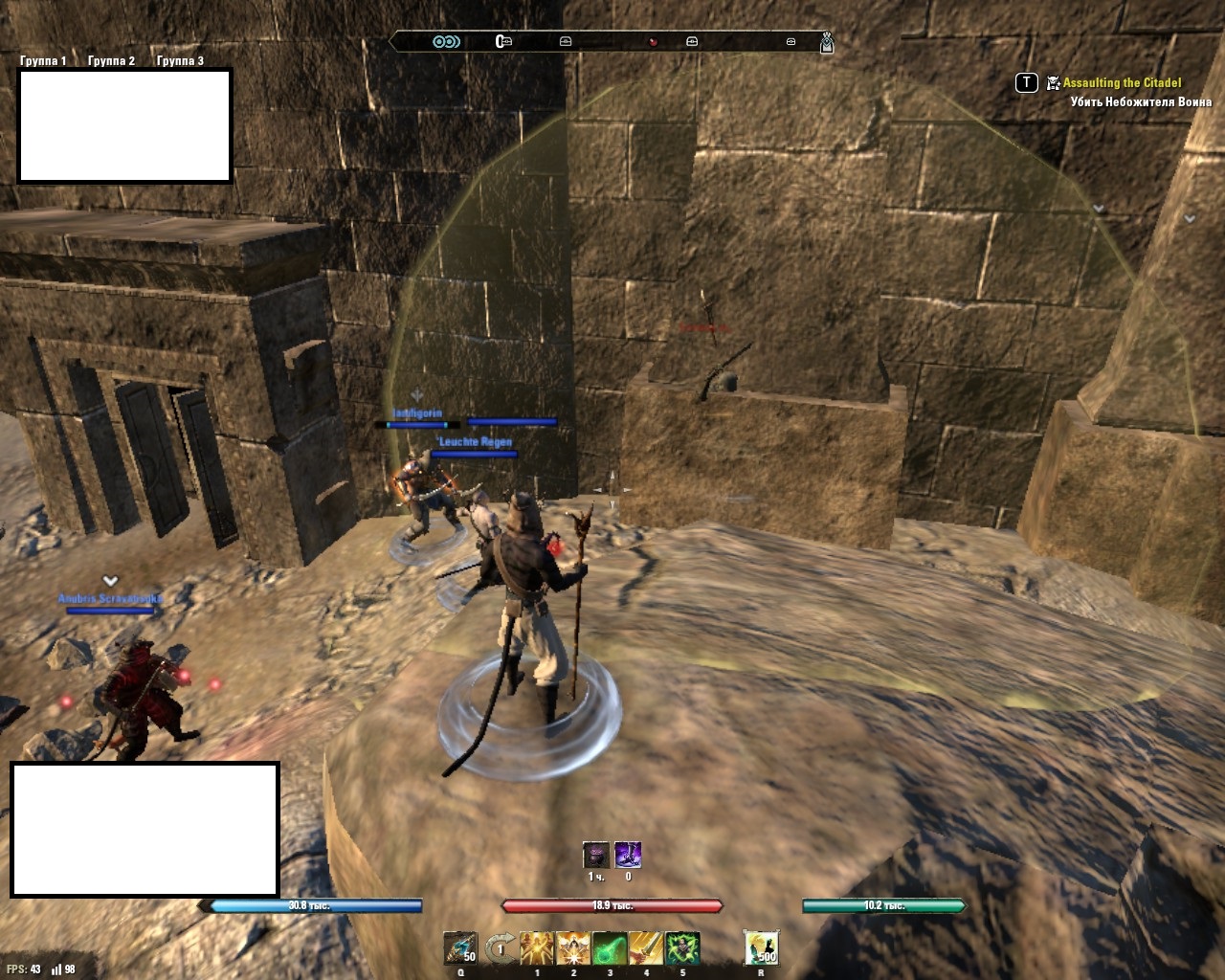Image resolution: width=1225 pixels, height=980 pixels.
Task: Open the Assaulting the Citadel quest tracker
Action: 1122,83
